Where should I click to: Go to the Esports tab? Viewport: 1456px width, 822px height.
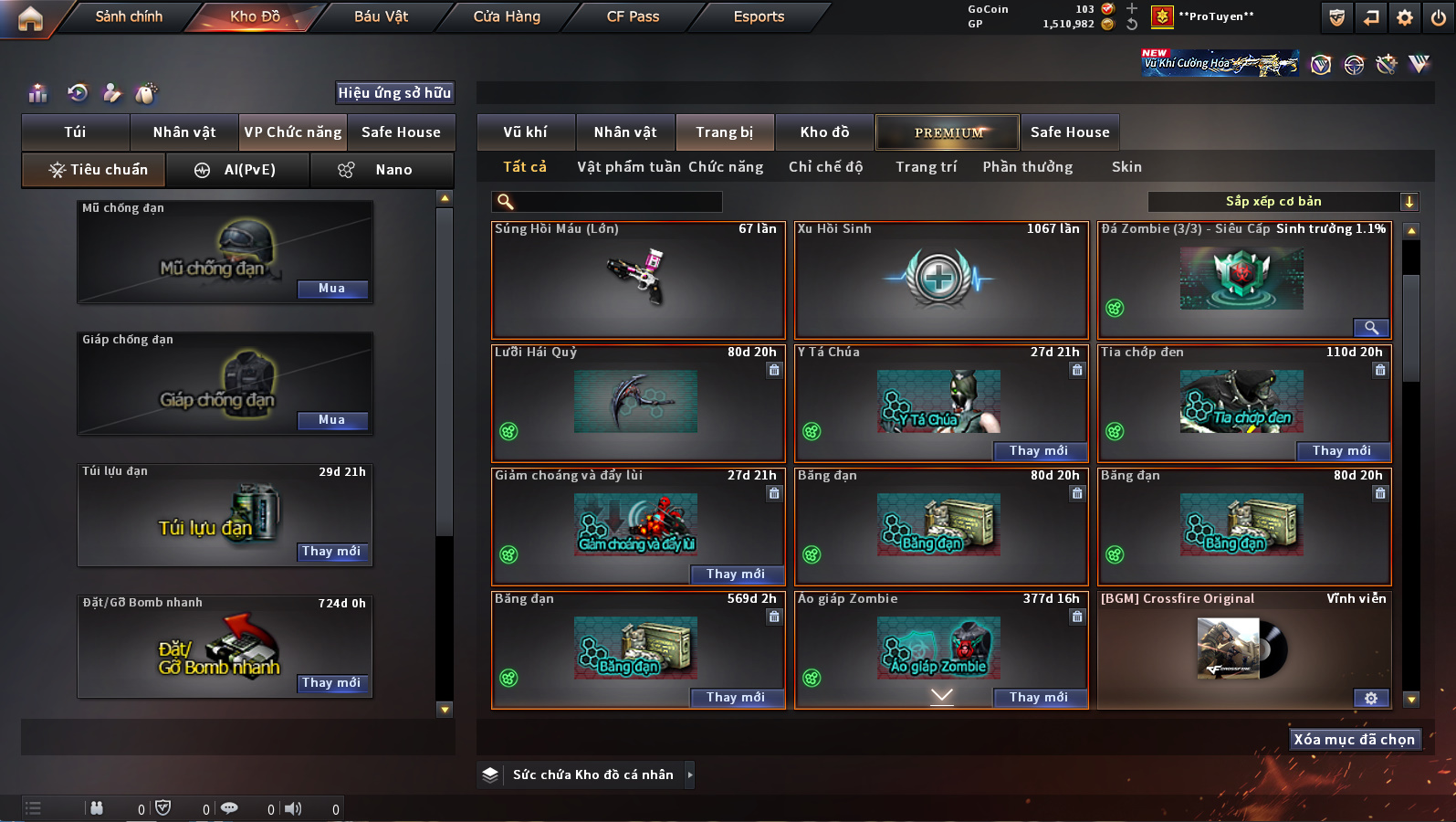click(759, 16)
